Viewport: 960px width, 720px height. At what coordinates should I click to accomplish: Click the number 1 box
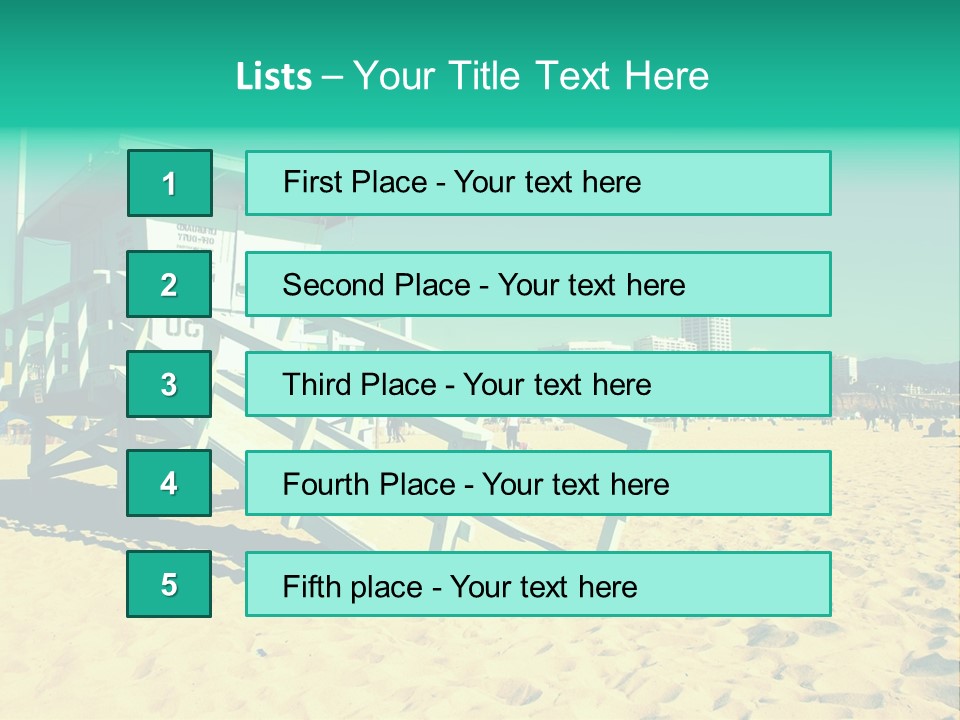coord(170,183)
